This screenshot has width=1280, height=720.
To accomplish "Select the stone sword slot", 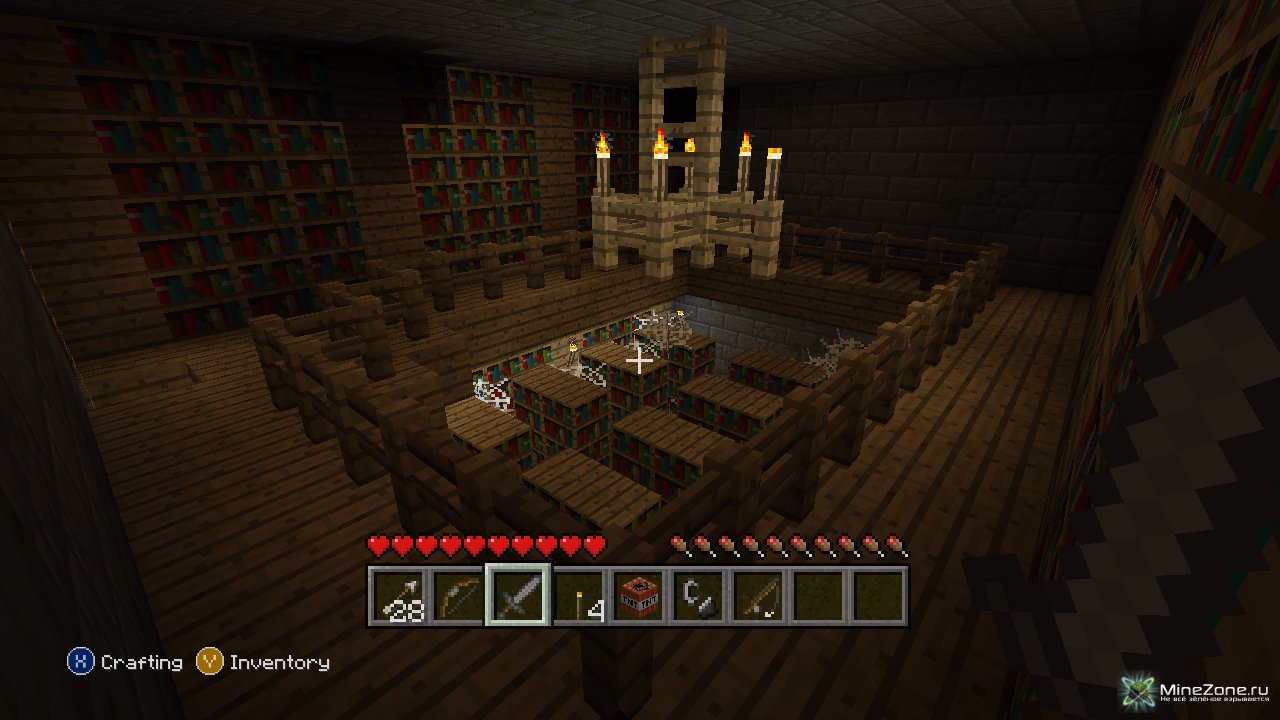I will click(518, 596).
